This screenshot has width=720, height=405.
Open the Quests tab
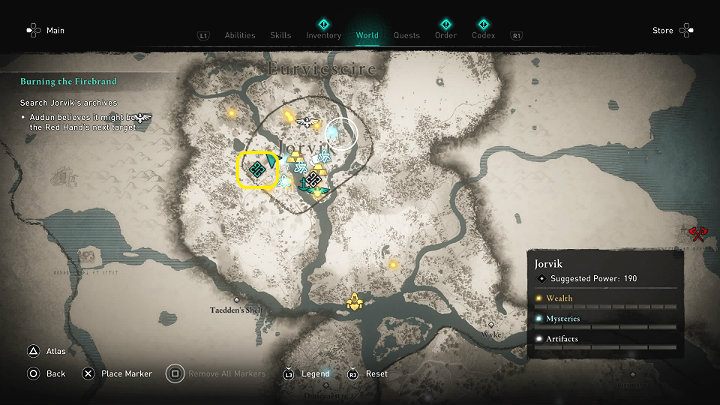coord(406,36)
